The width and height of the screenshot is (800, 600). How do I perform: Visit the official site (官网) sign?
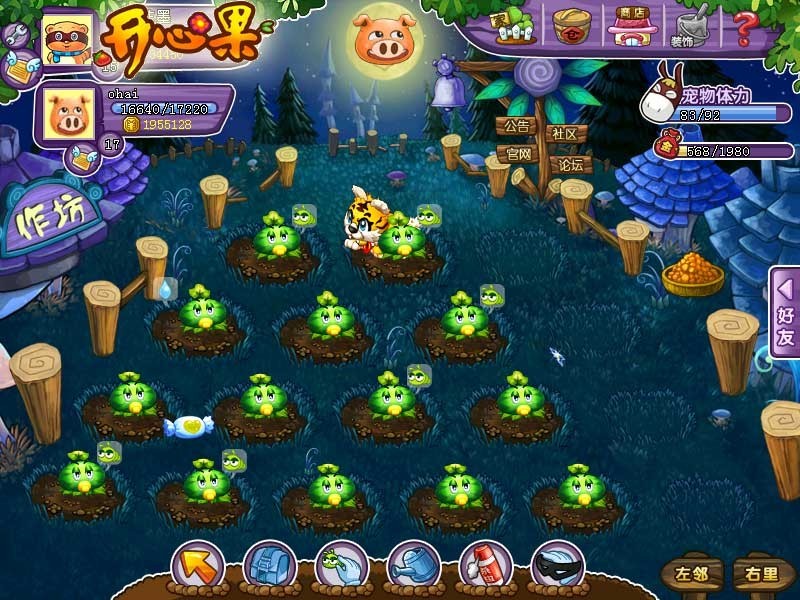coord(518,155)
